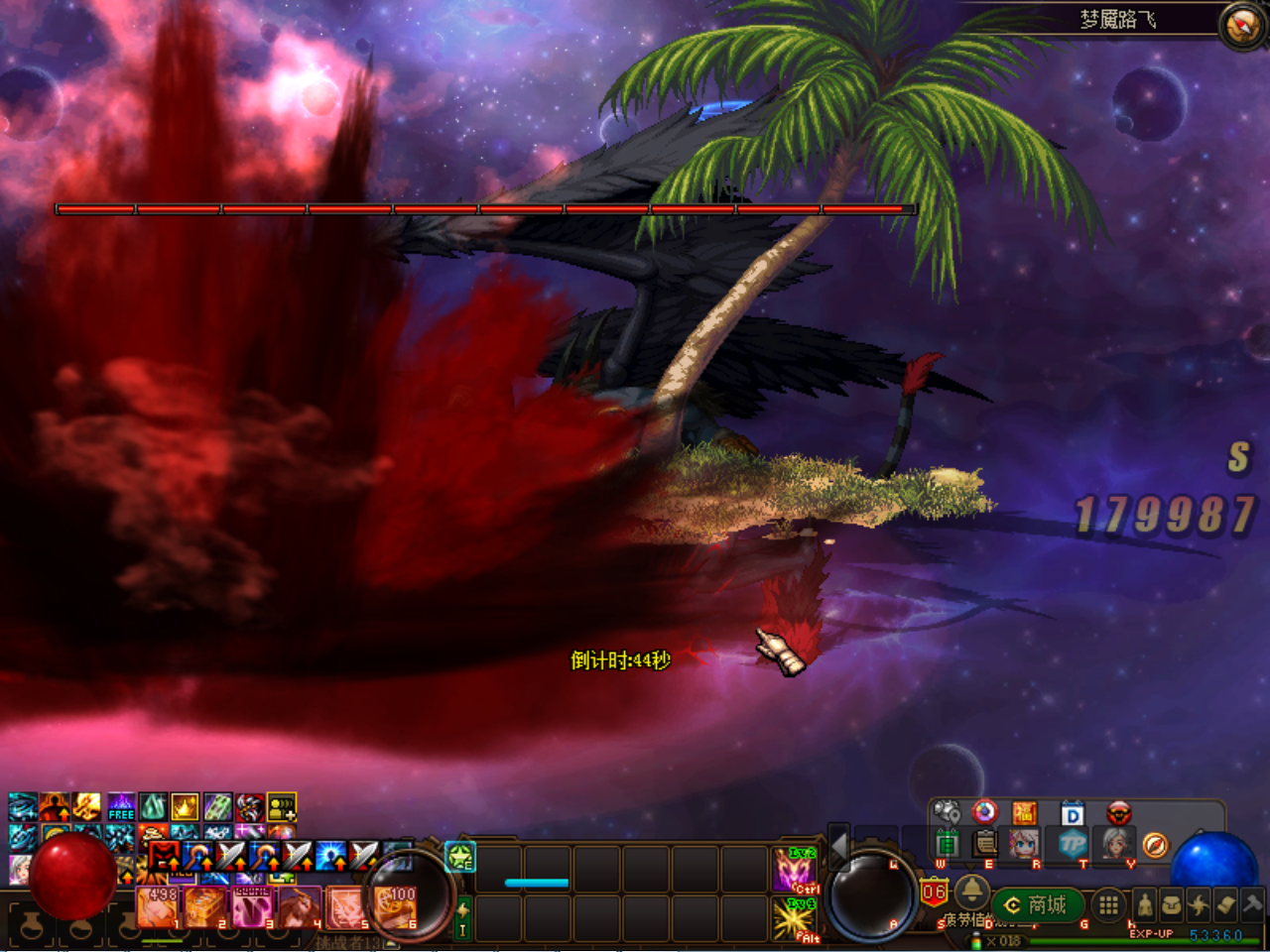Image resolution: width=1270 pixels, height=952 pixels.
Task: Open the 商城 shop button
Action: 1037,904
